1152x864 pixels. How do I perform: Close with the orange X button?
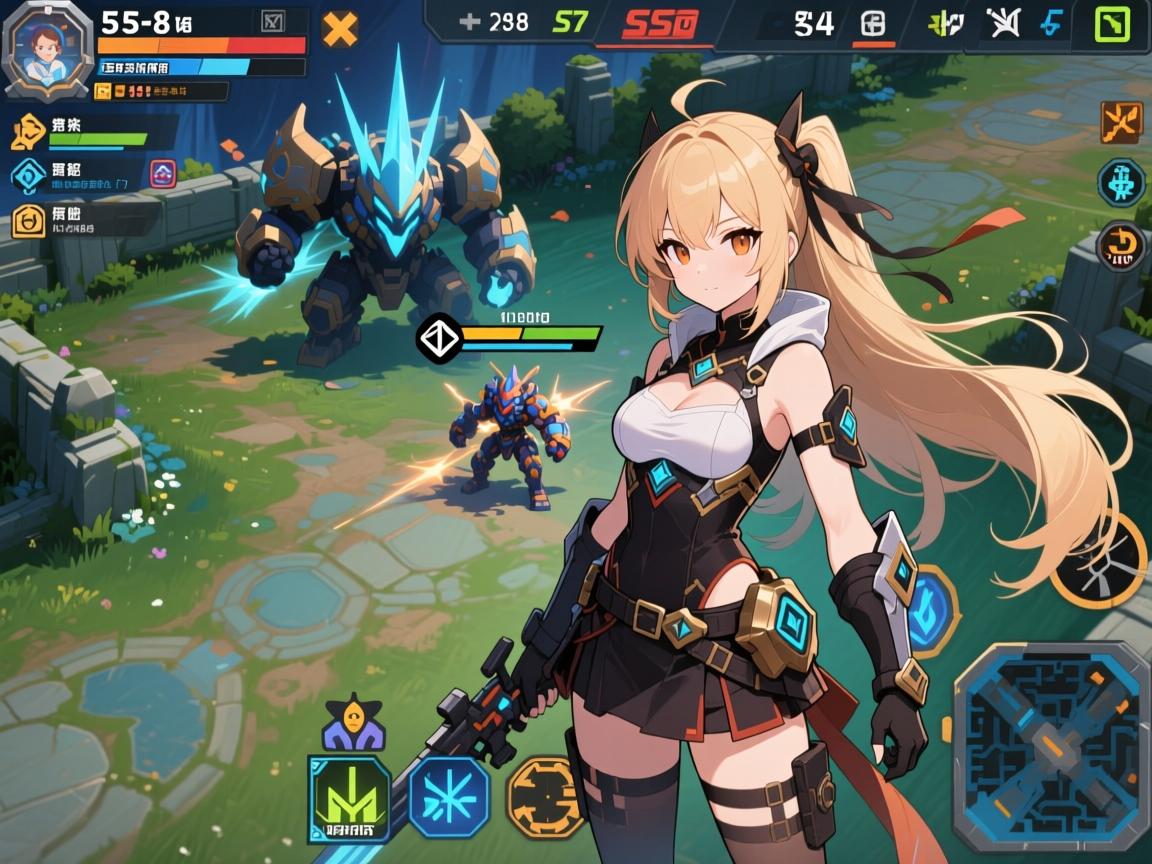point(340,29)
